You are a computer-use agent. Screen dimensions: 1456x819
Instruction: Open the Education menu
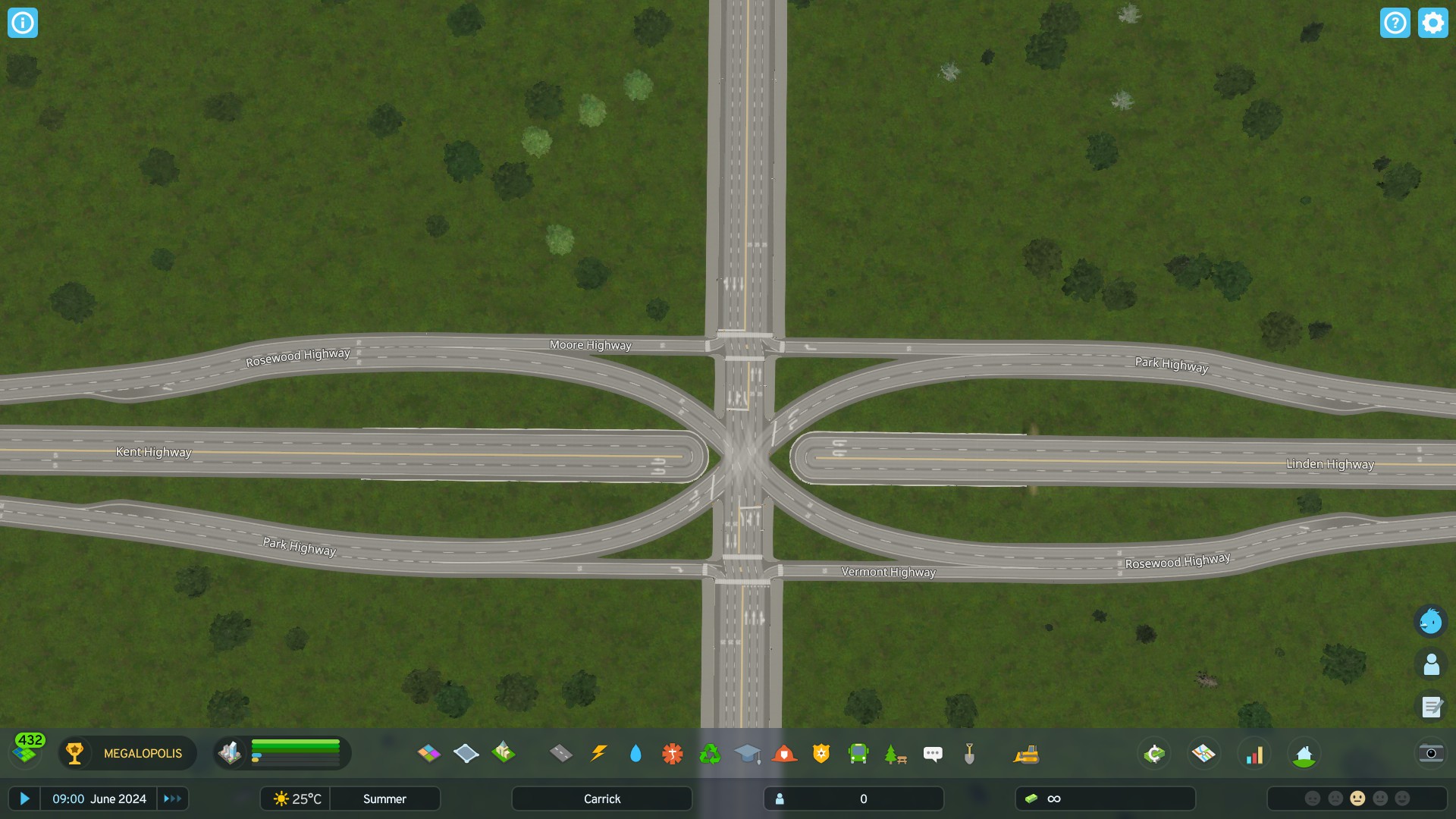[x=748, y=753]
